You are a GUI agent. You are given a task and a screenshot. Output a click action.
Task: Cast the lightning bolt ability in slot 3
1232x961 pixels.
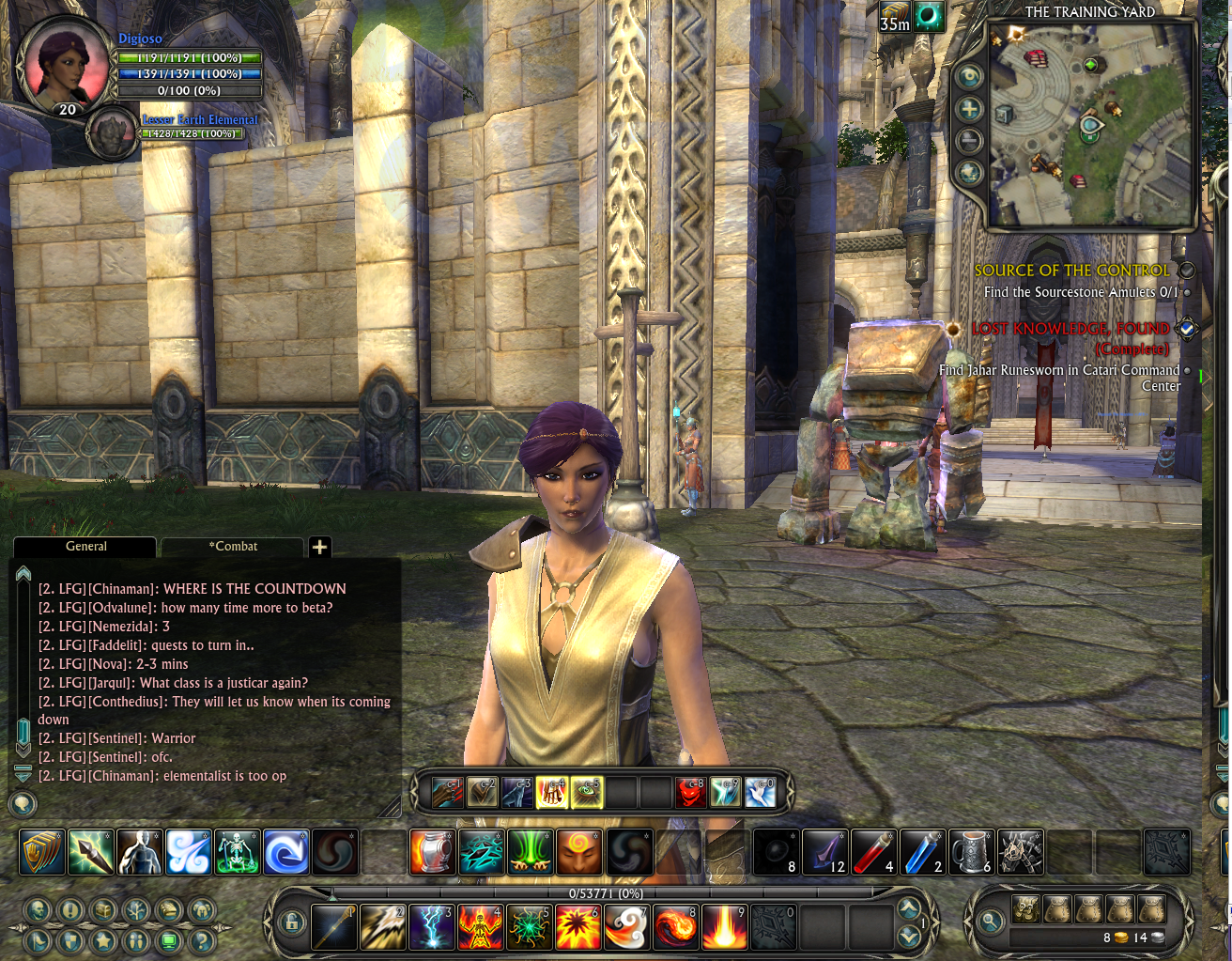point(432,926)
